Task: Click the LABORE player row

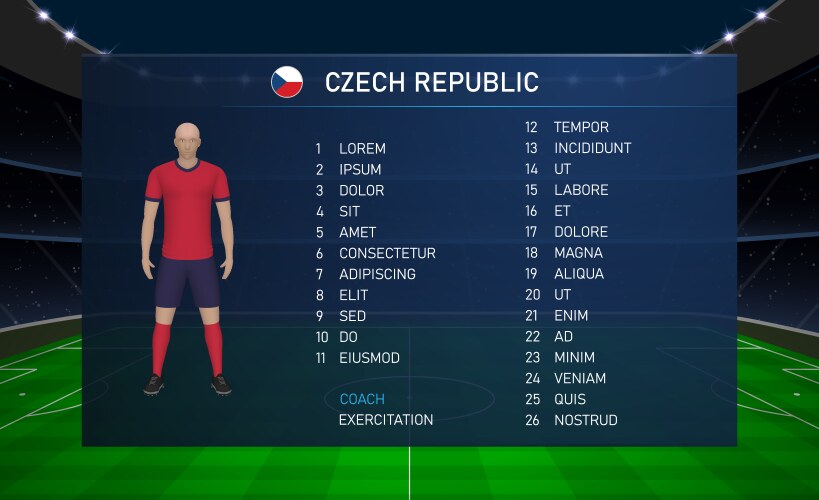Action: (x=581, y=191)
